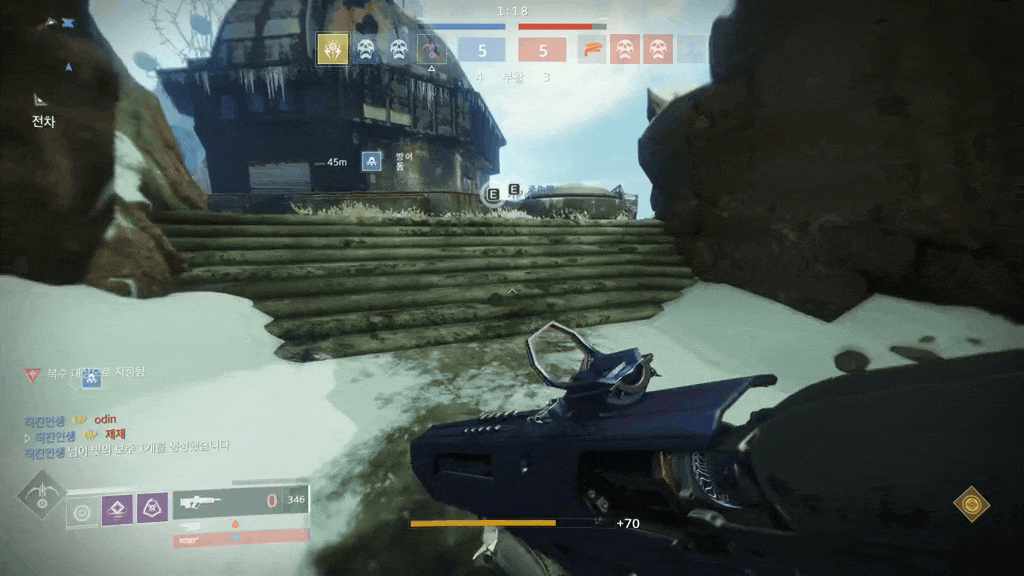Open the chat message mentioning odin
Screen dimensions: 1024x576
click(x=105, y=420)
